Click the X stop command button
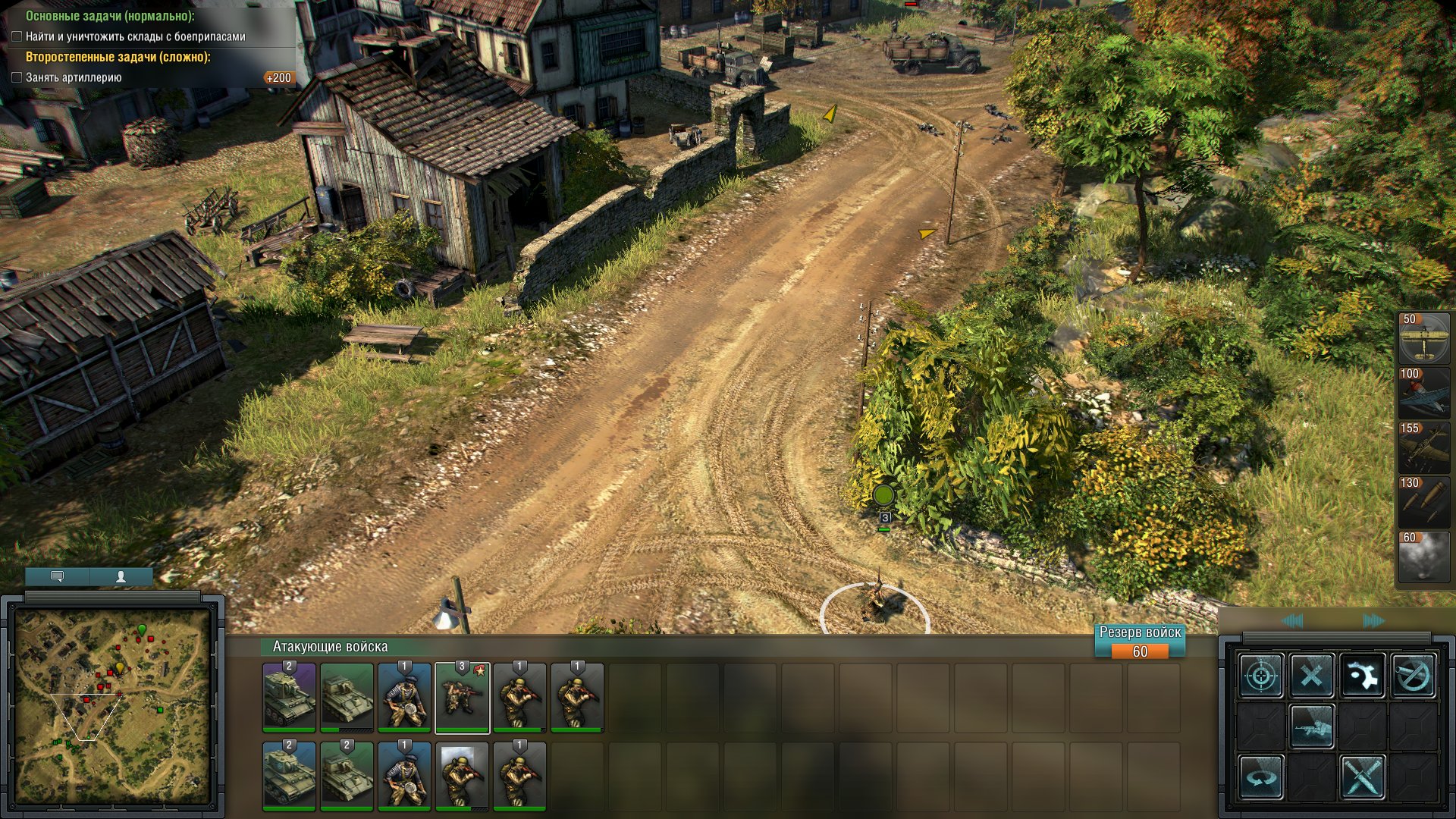 pos(1312,675)
